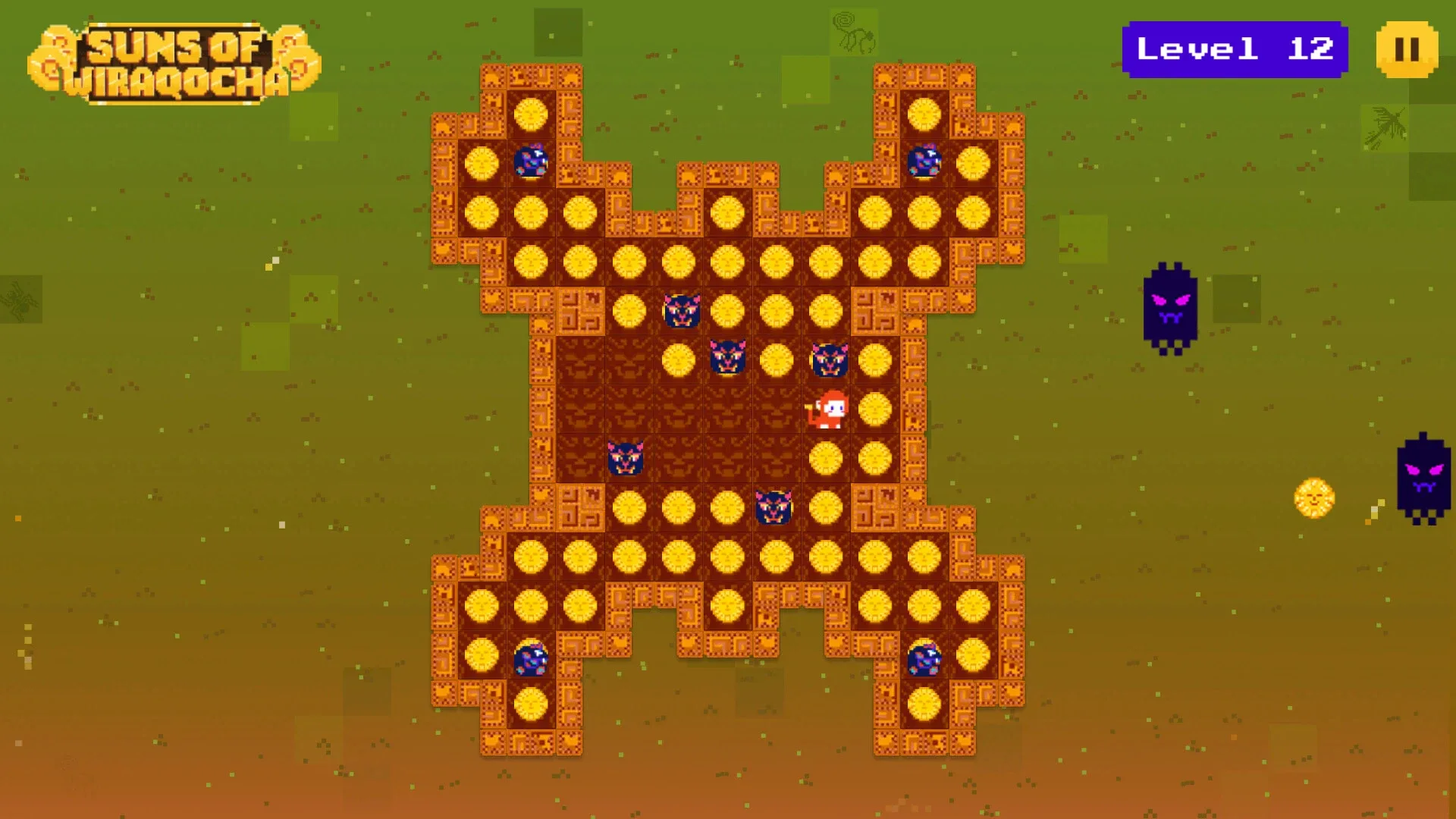Click the pause button in top right corner
The image size is (1456, 819).
click(1408, 49)
